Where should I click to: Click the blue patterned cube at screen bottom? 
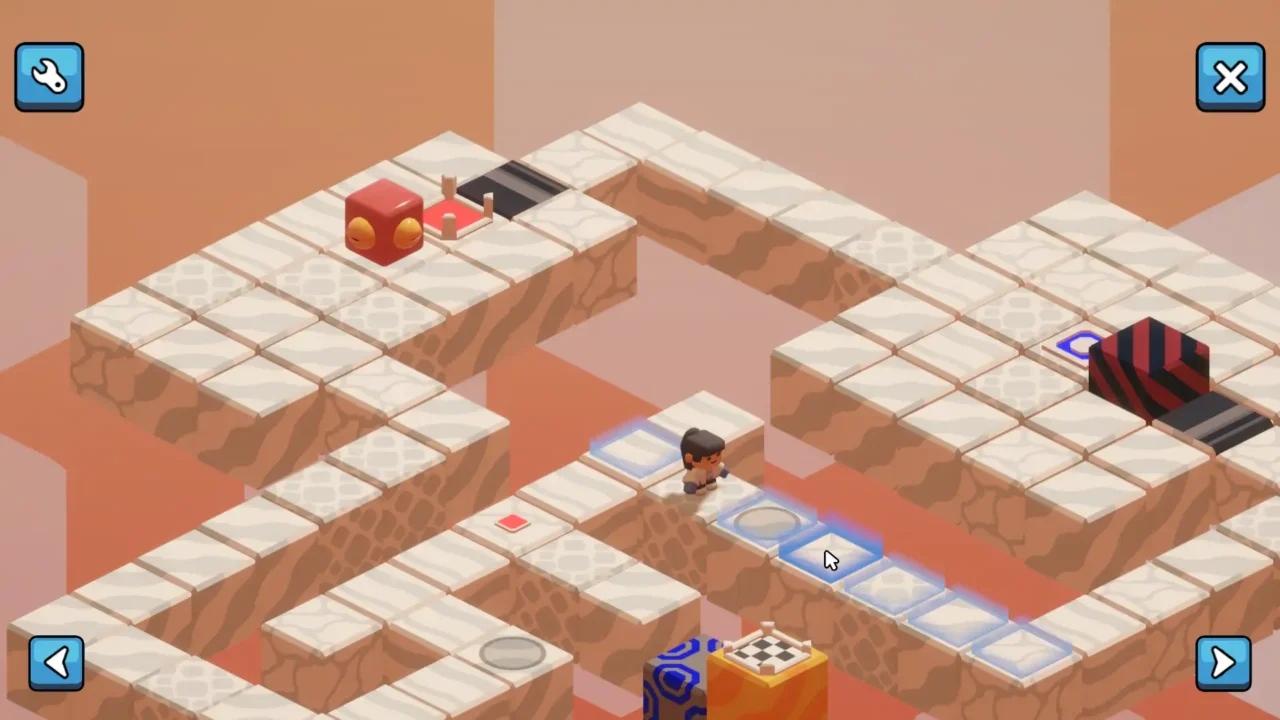pos(675,675)
